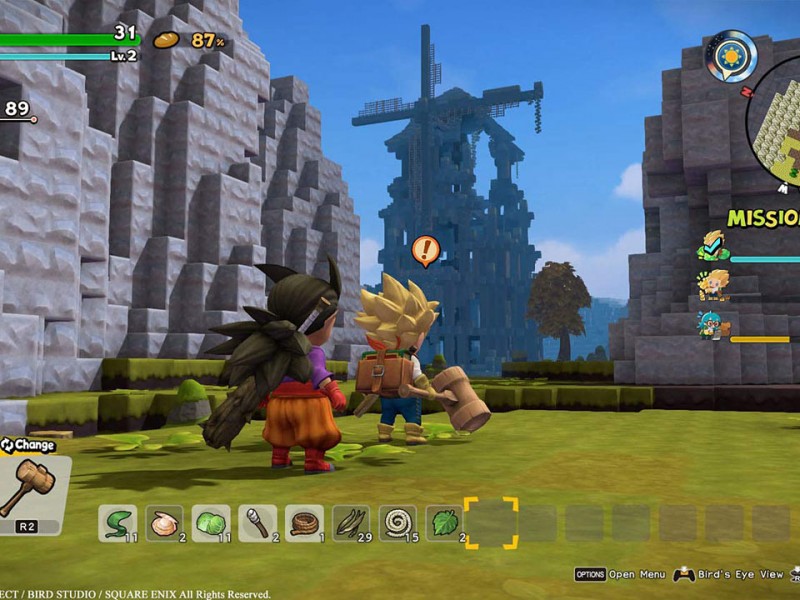Select the blonde character mission icon

(x=713, y=285)
